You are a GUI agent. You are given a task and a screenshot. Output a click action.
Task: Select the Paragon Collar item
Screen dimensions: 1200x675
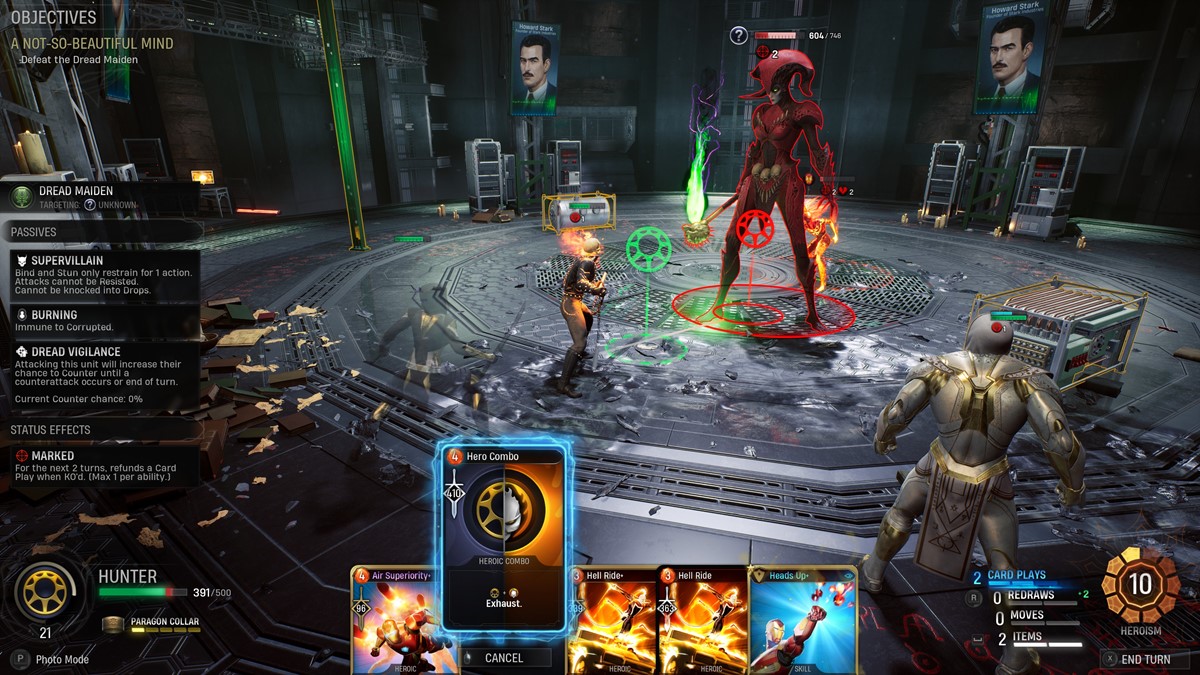158,622
